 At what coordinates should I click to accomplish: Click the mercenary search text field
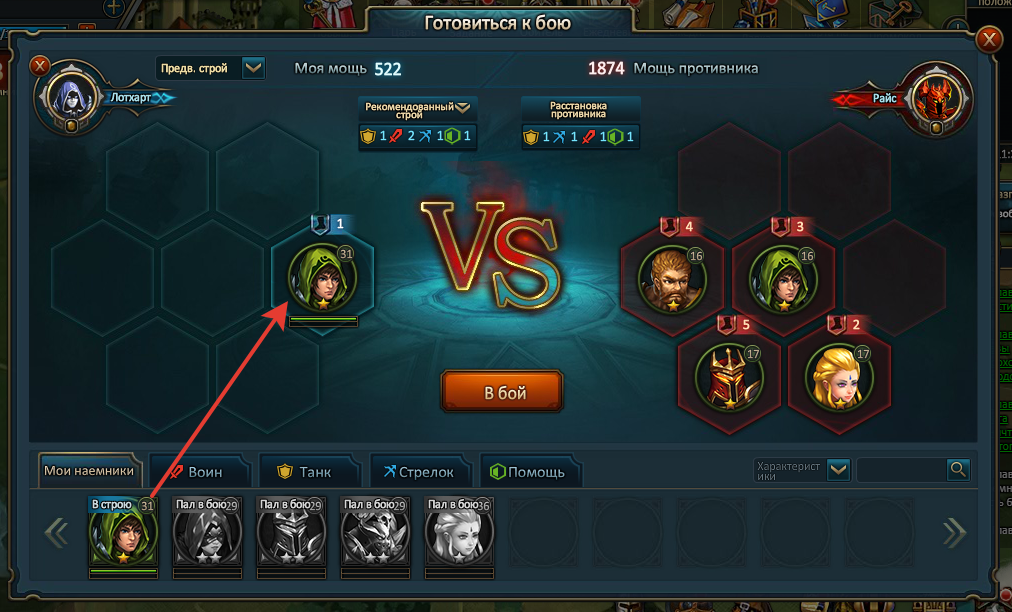(901, 470)
